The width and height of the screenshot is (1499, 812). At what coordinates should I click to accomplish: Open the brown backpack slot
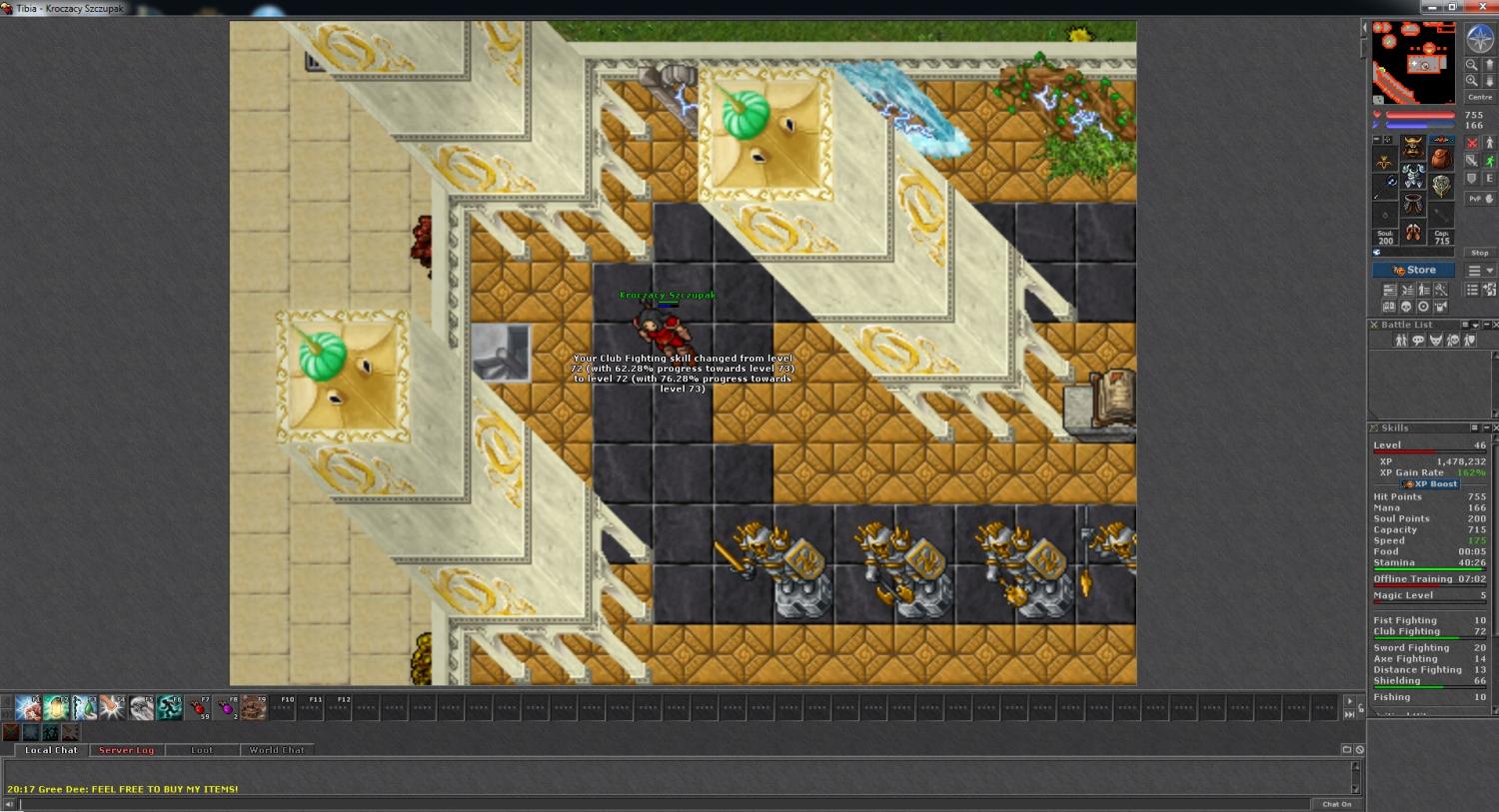1440,157
